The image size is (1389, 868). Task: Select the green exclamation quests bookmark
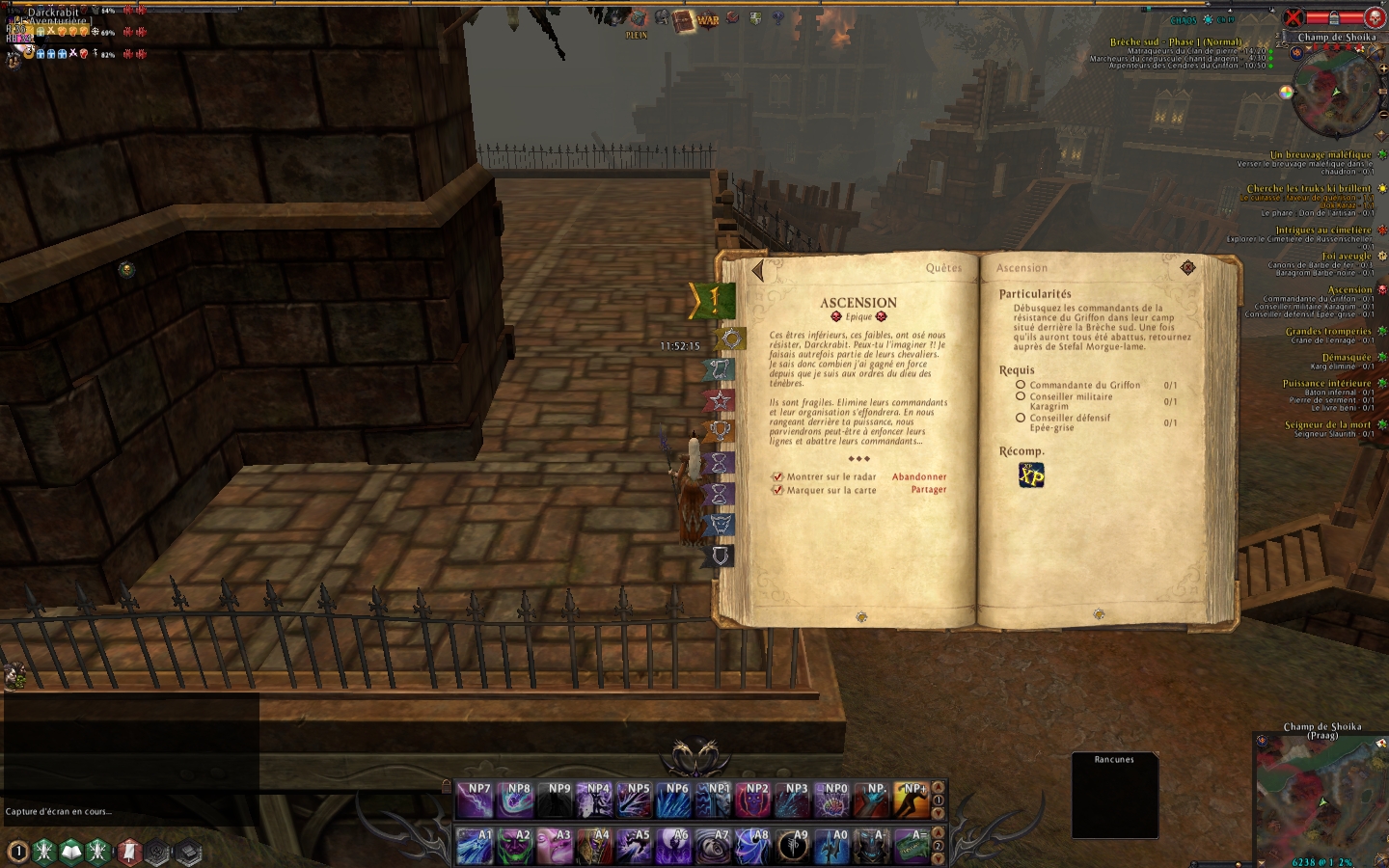(x=715, y=300)
